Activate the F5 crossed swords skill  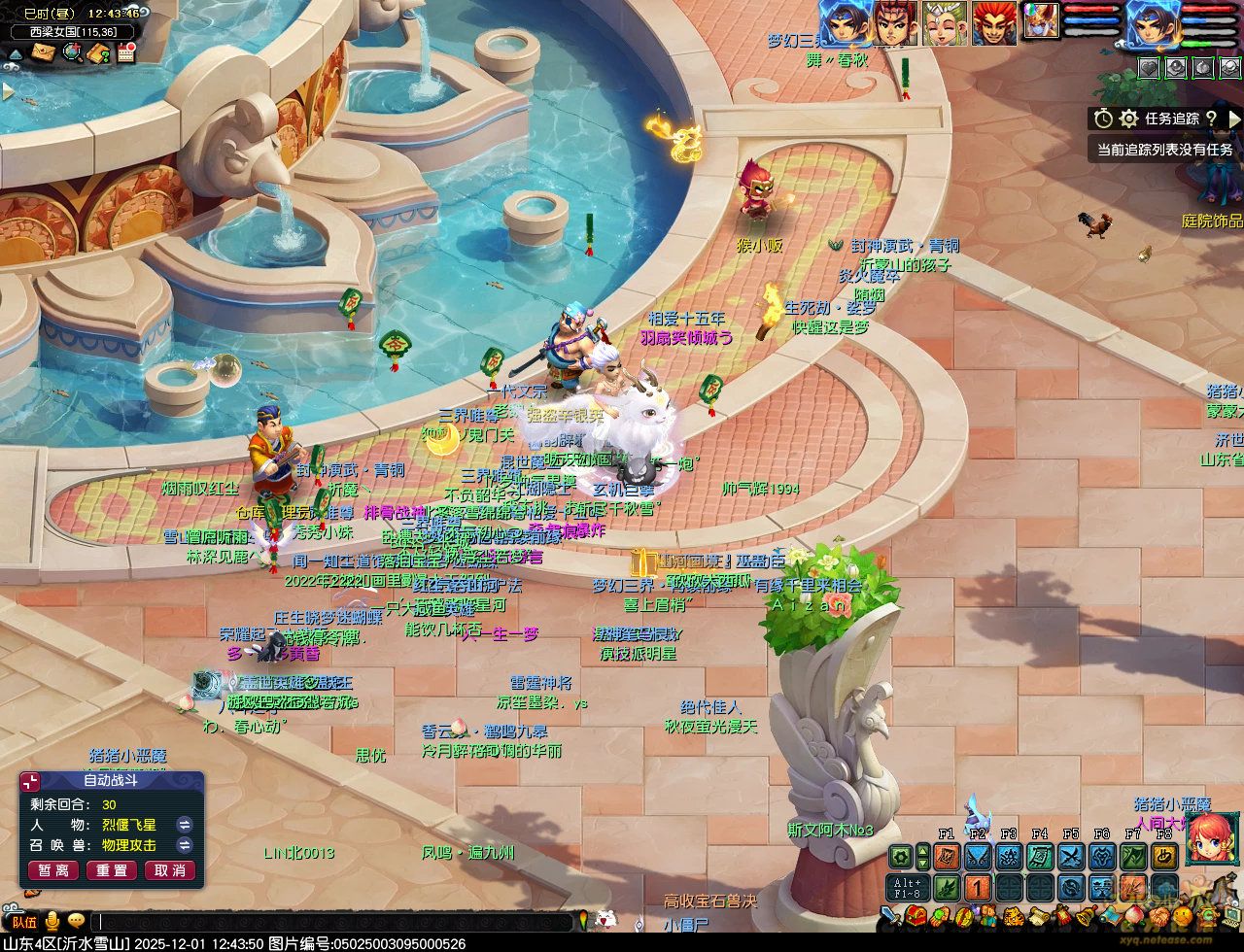coord(1071,857)
